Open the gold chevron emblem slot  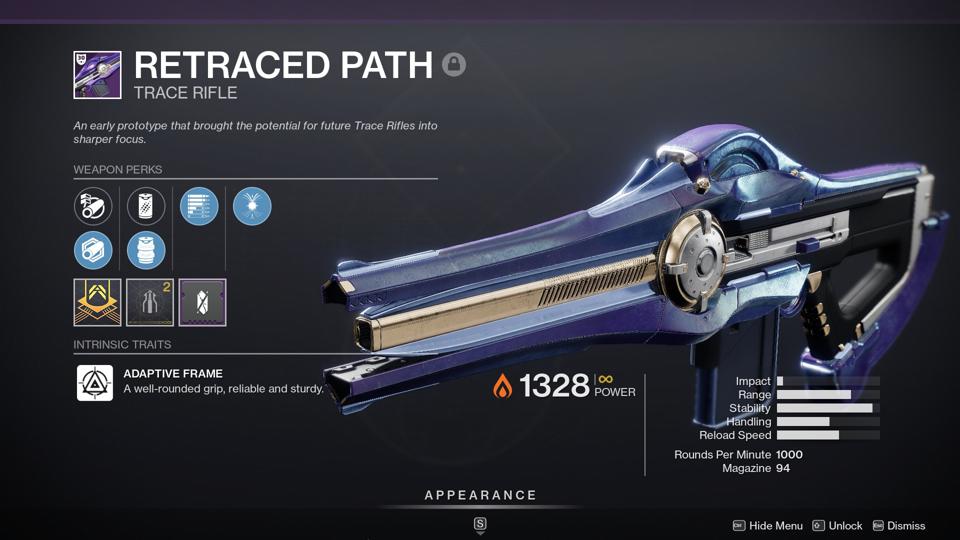97,302
